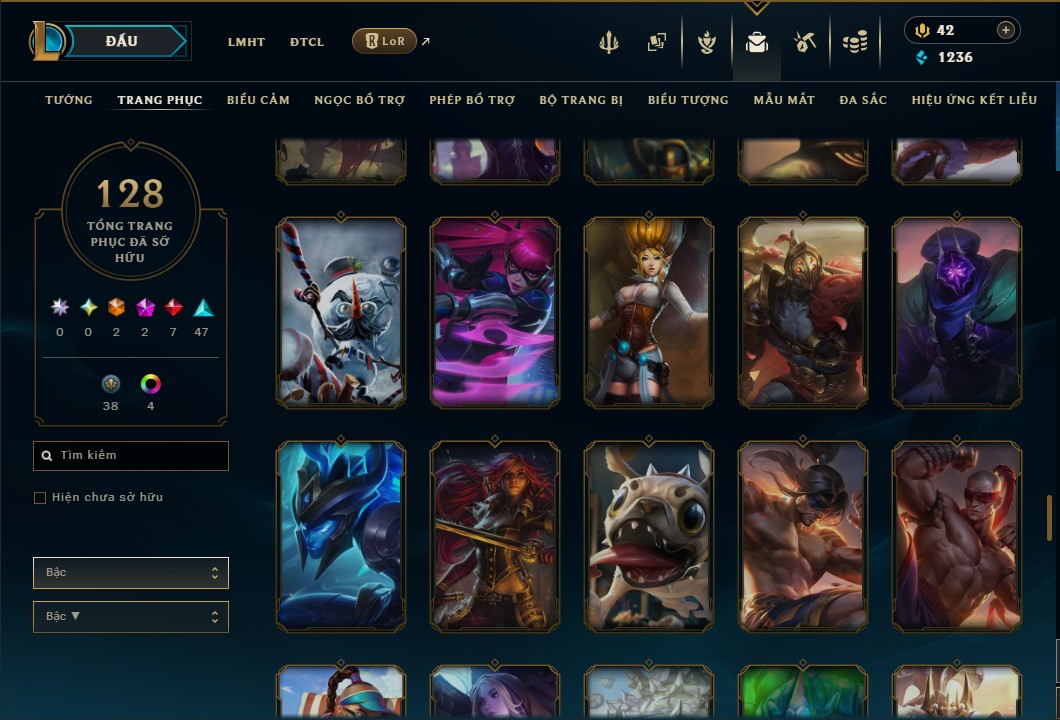
Task: Select the NGỌC BỔ TRỢ runes tab
Action: click(359, 100)
